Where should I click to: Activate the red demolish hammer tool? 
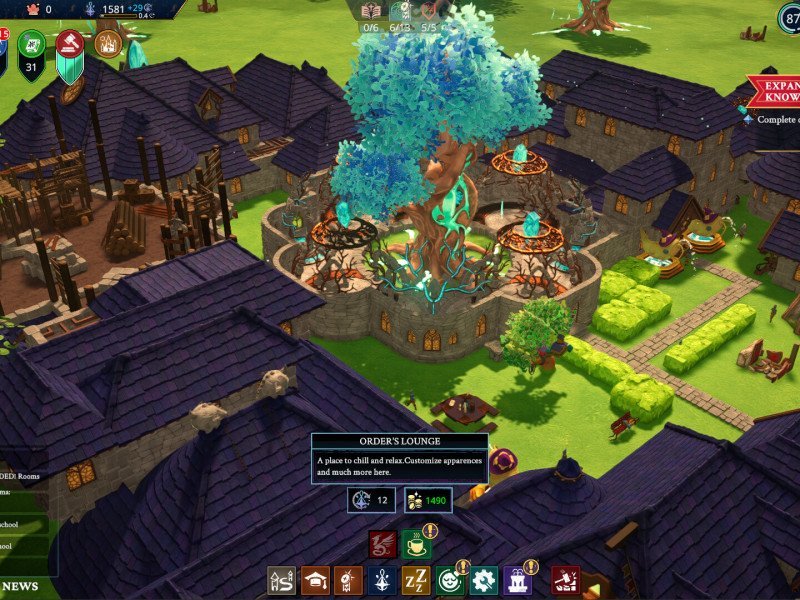(x=565, y=580)
